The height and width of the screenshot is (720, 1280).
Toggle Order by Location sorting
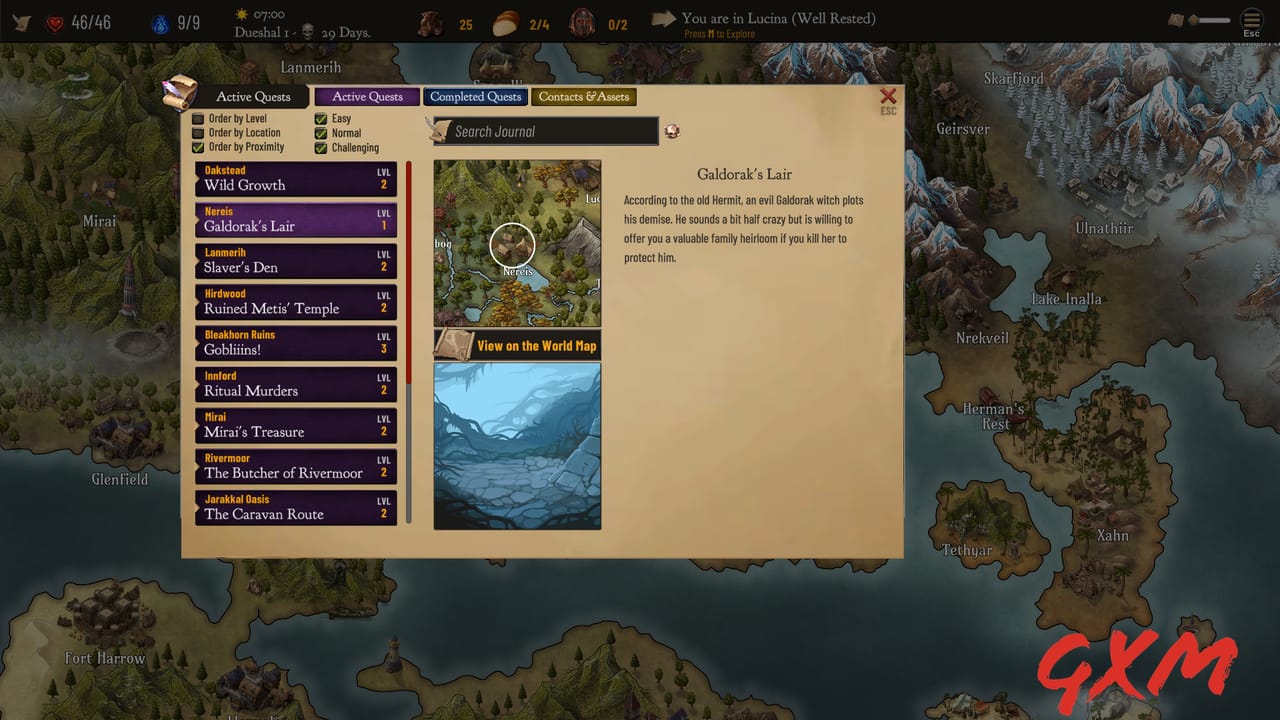(200, 132)
